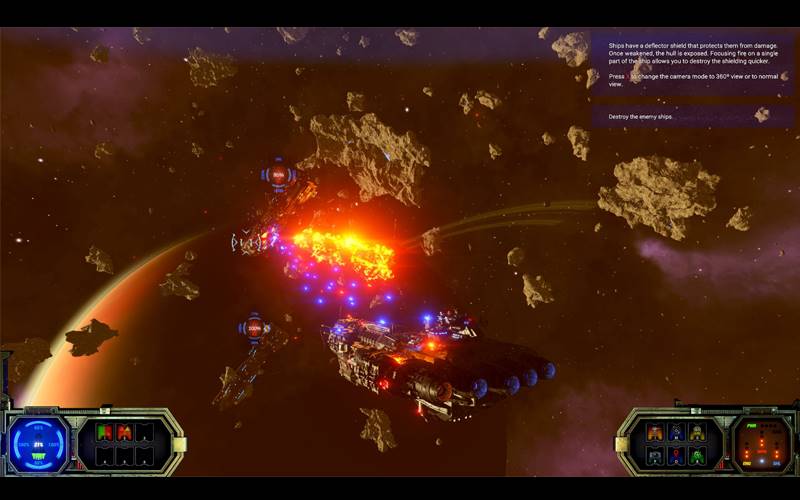Click the Destroy the enemy ships objective
The width and height of the screenshot is (800, 500).
pyautogui.click(x=690, y=117)
